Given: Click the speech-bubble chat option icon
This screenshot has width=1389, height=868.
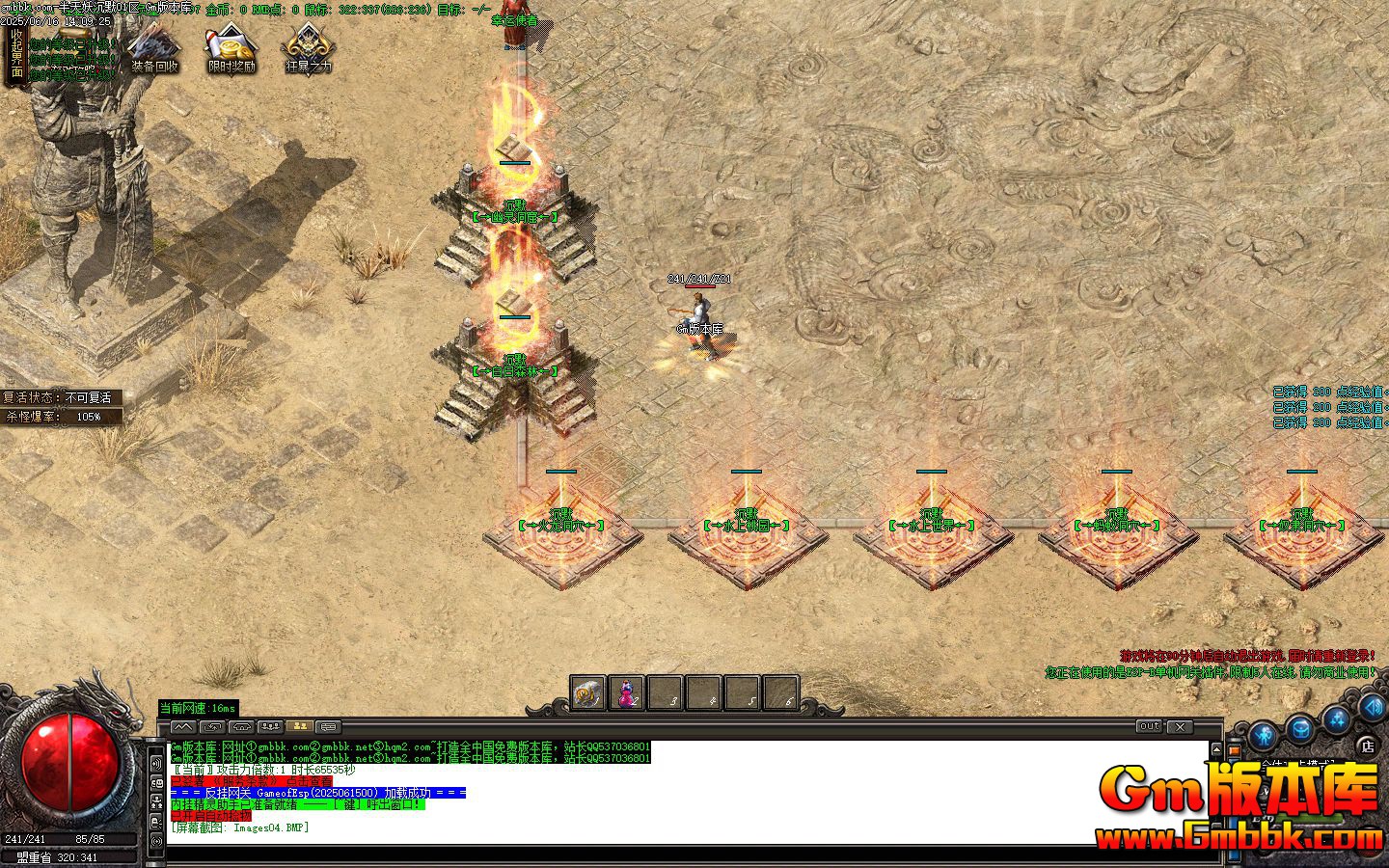Looking at the screenshot, I should pos(328,726).
